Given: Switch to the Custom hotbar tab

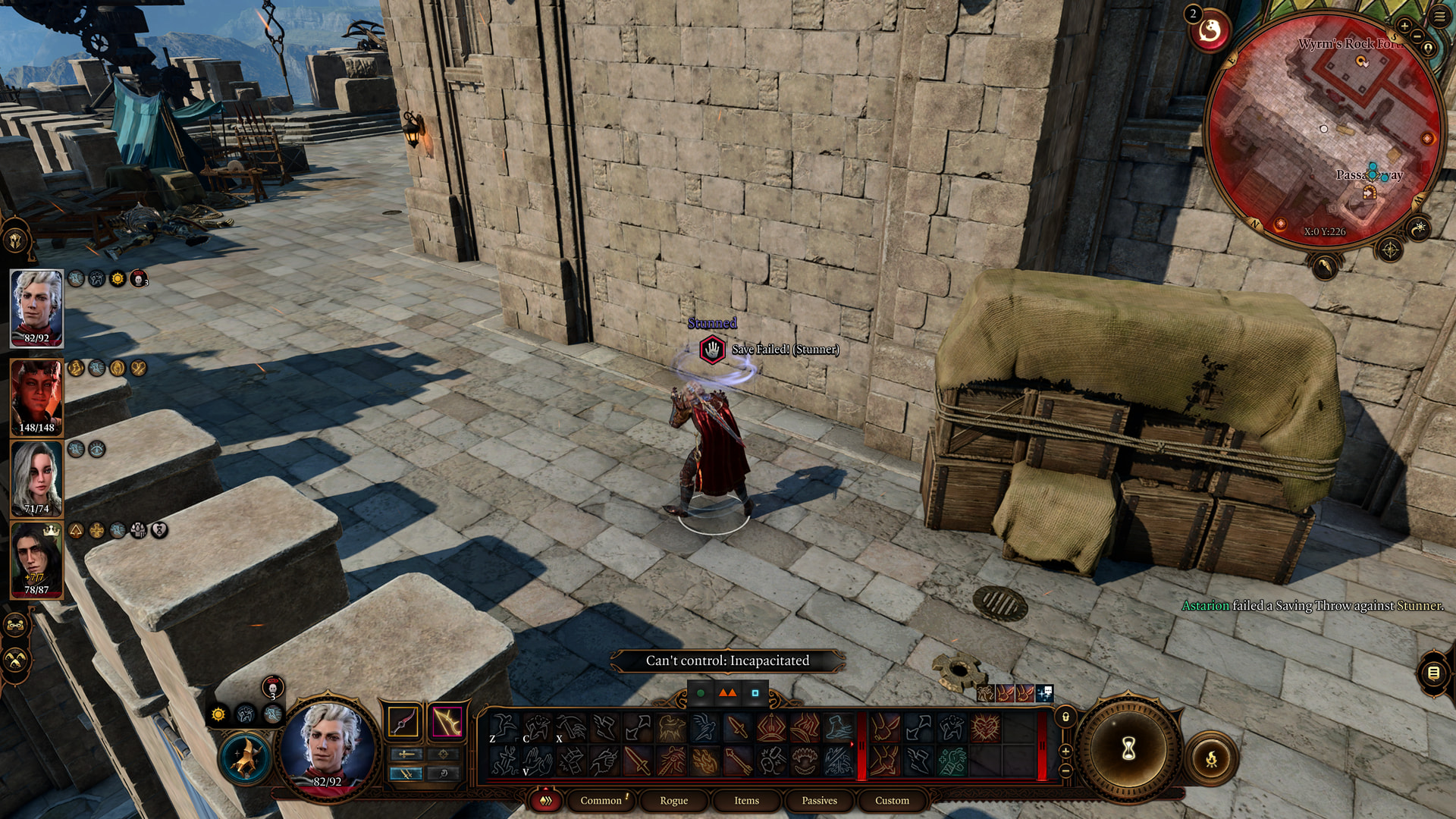Looking at the screenshot, I should (x=892, y=800).
